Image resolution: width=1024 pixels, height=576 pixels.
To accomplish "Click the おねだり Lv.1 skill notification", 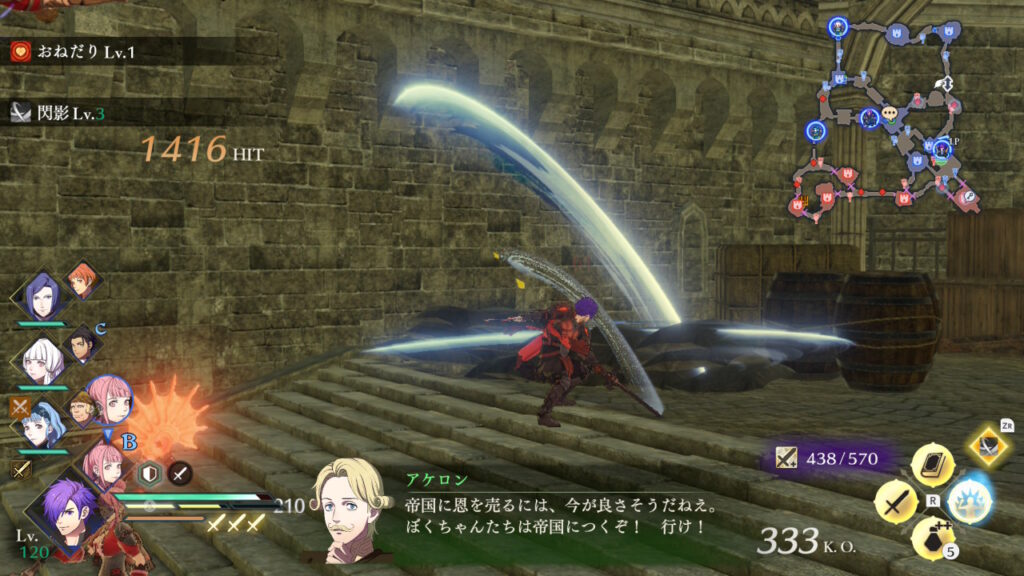I will pos(65,50).
